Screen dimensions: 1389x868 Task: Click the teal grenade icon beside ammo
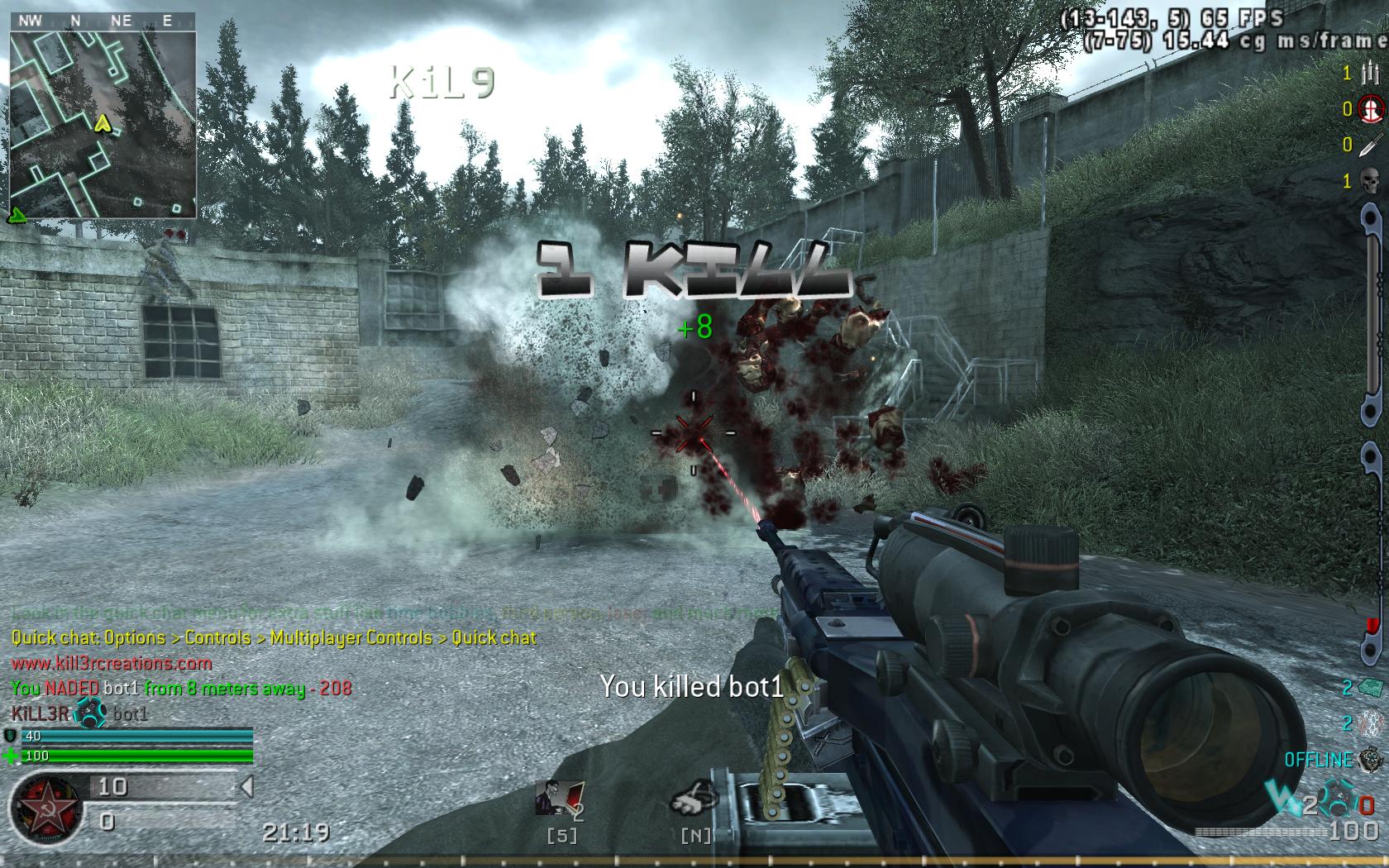click(1338, 804)
